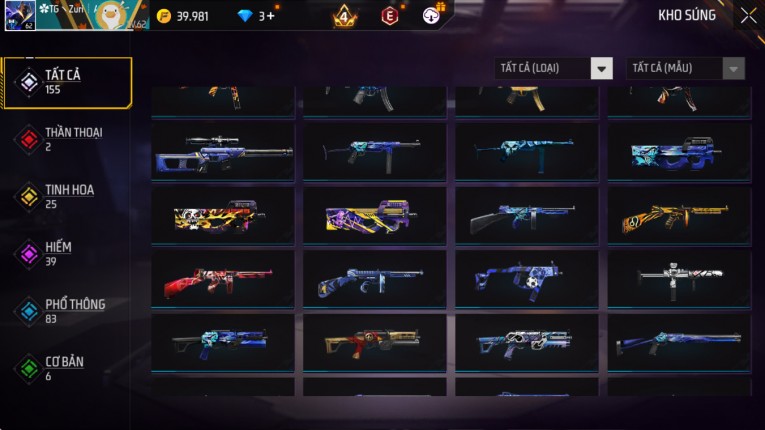Open the red E hexagon icon
The image size is (765, 430).
389,16
